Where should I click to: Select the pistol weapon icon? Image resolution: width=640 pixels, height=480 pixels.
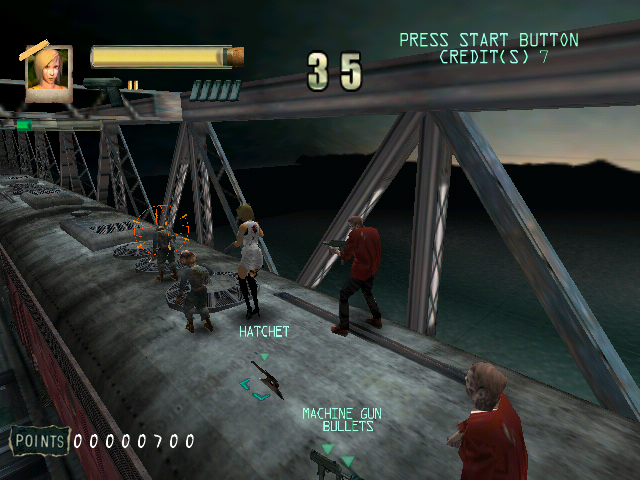coord(104,88)
